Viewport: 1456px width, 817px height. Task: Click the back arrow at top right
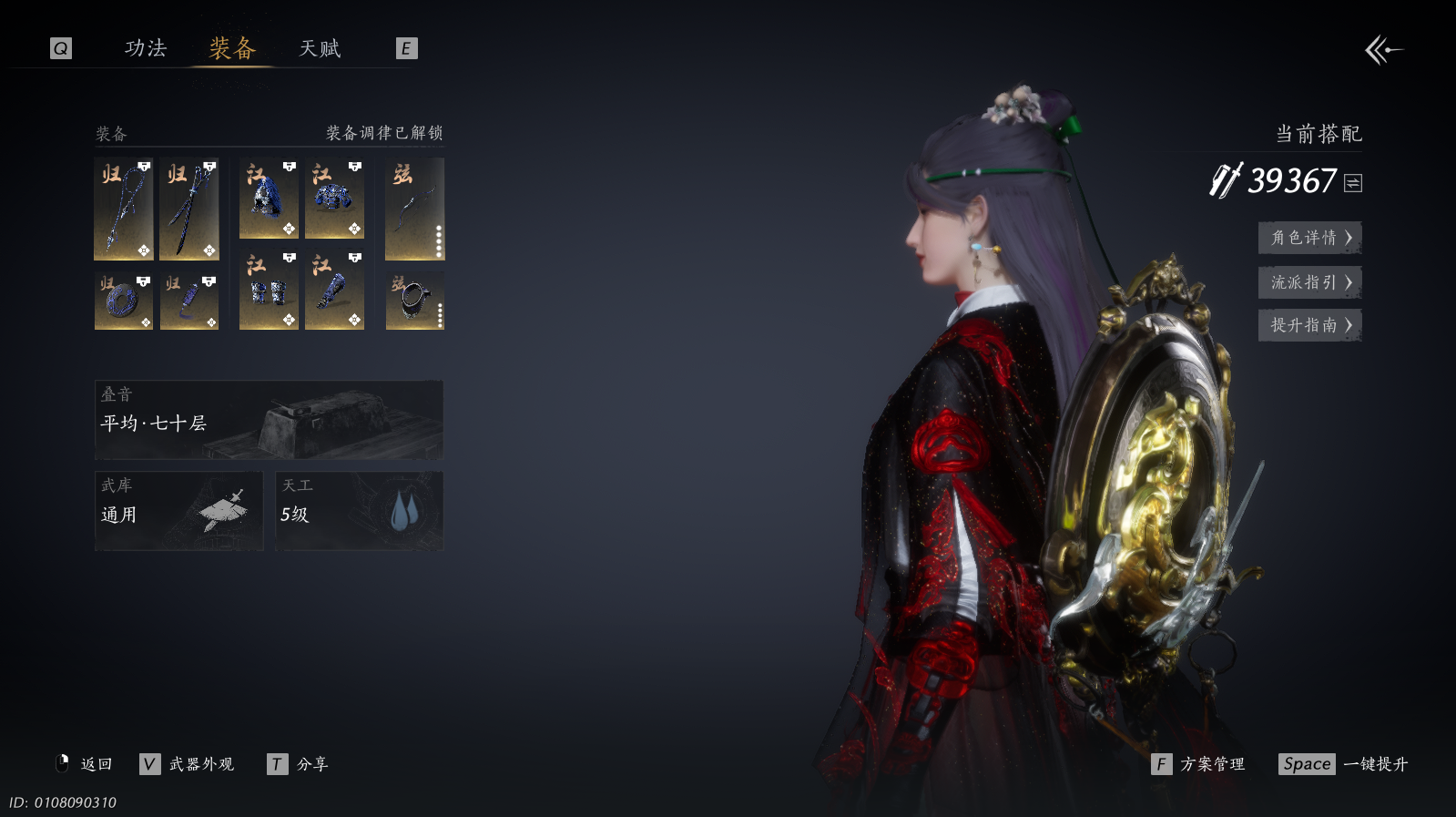[x=1383, y=50]
